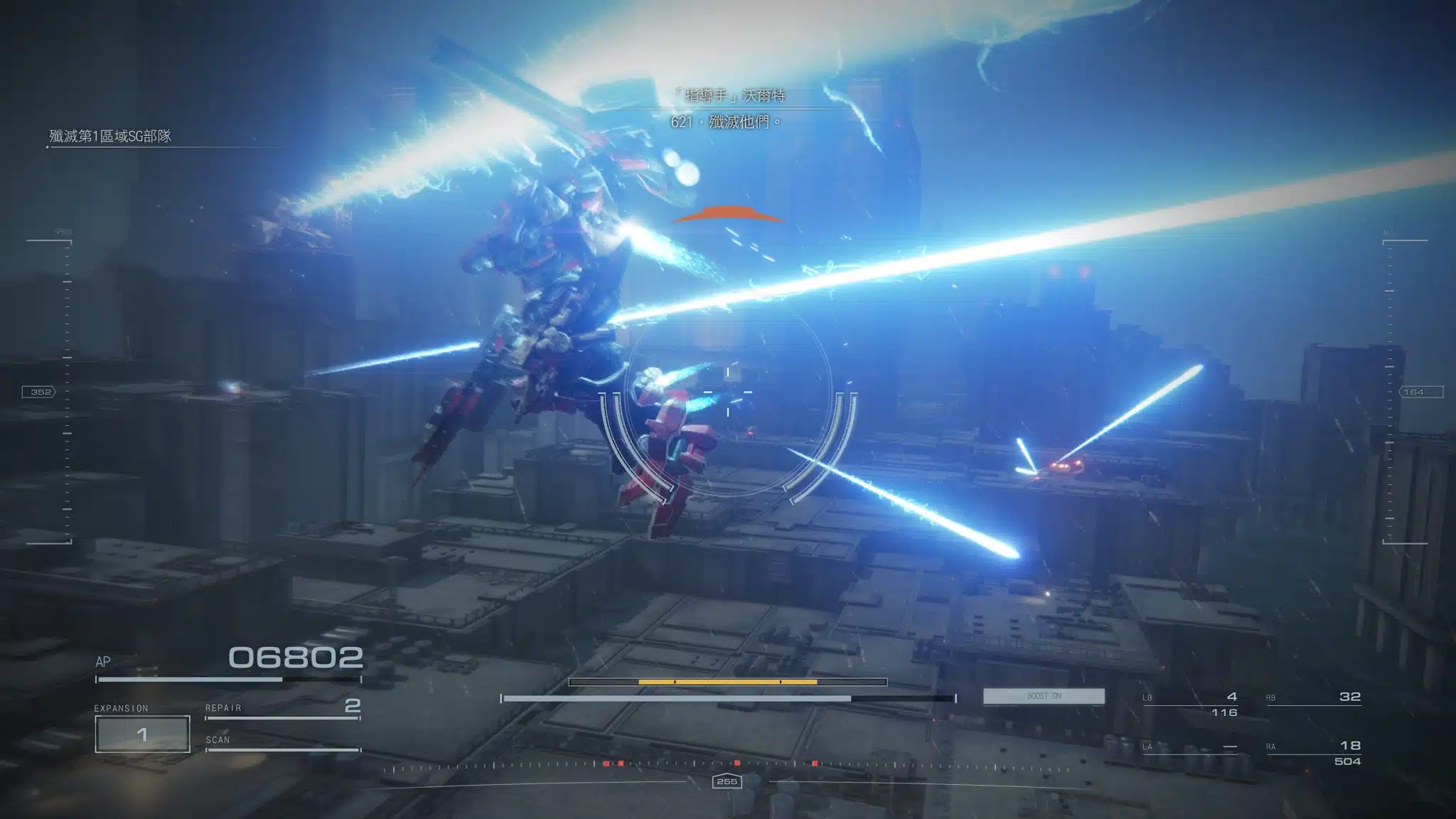This screenshot has width=1456, height=819.
Task: Use the Repair kit indicator
Action: [282, 707]
